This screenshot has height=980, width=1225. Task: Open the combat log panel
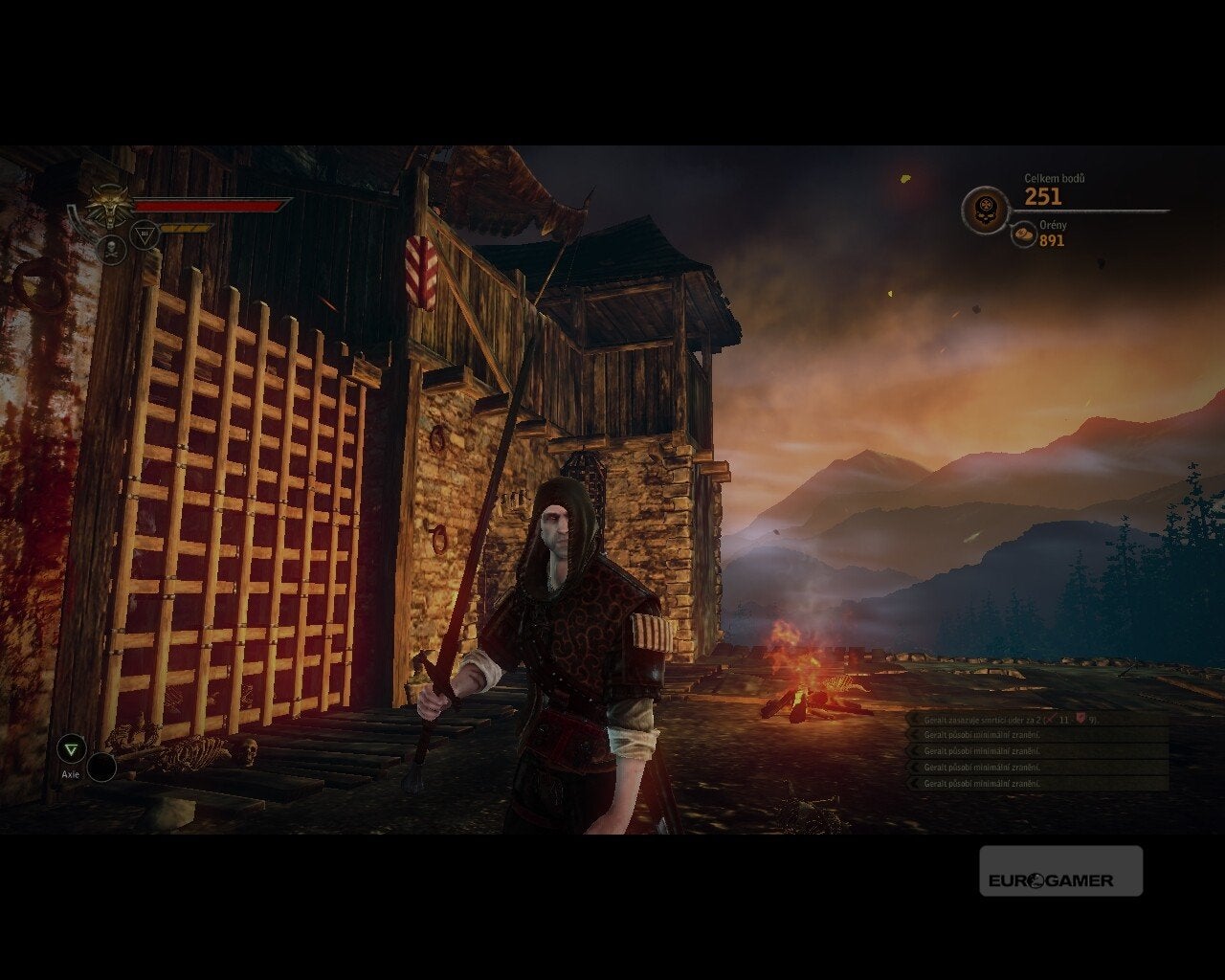click(1037, 751)
